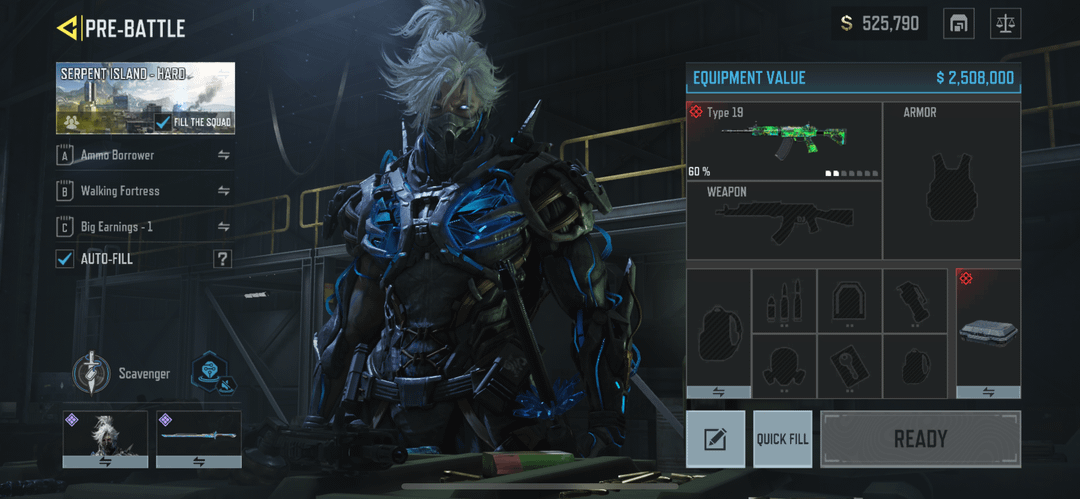Screen dimensions: 1080x499
Task: Open the balance scales icon
Action: (x=1006, y=23)
